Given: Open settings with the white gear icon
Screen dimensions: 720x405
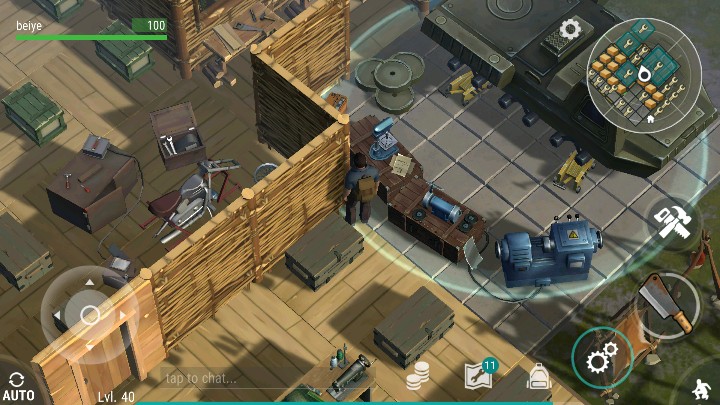Looking at the screenshot, I should tap(570, 29).
